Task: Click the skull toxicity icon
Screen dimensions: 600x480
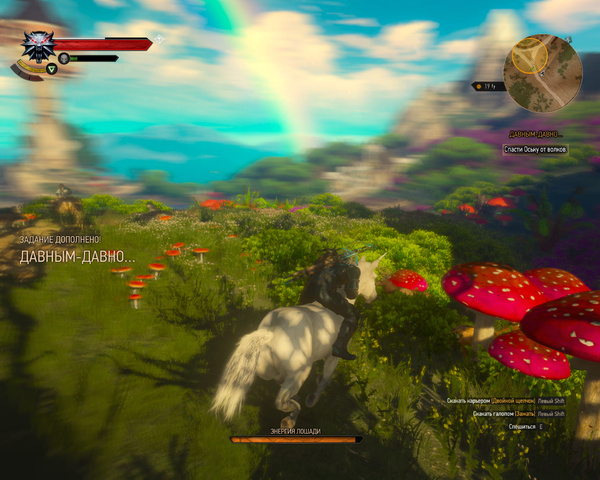Action: click(x=64, y=58)
